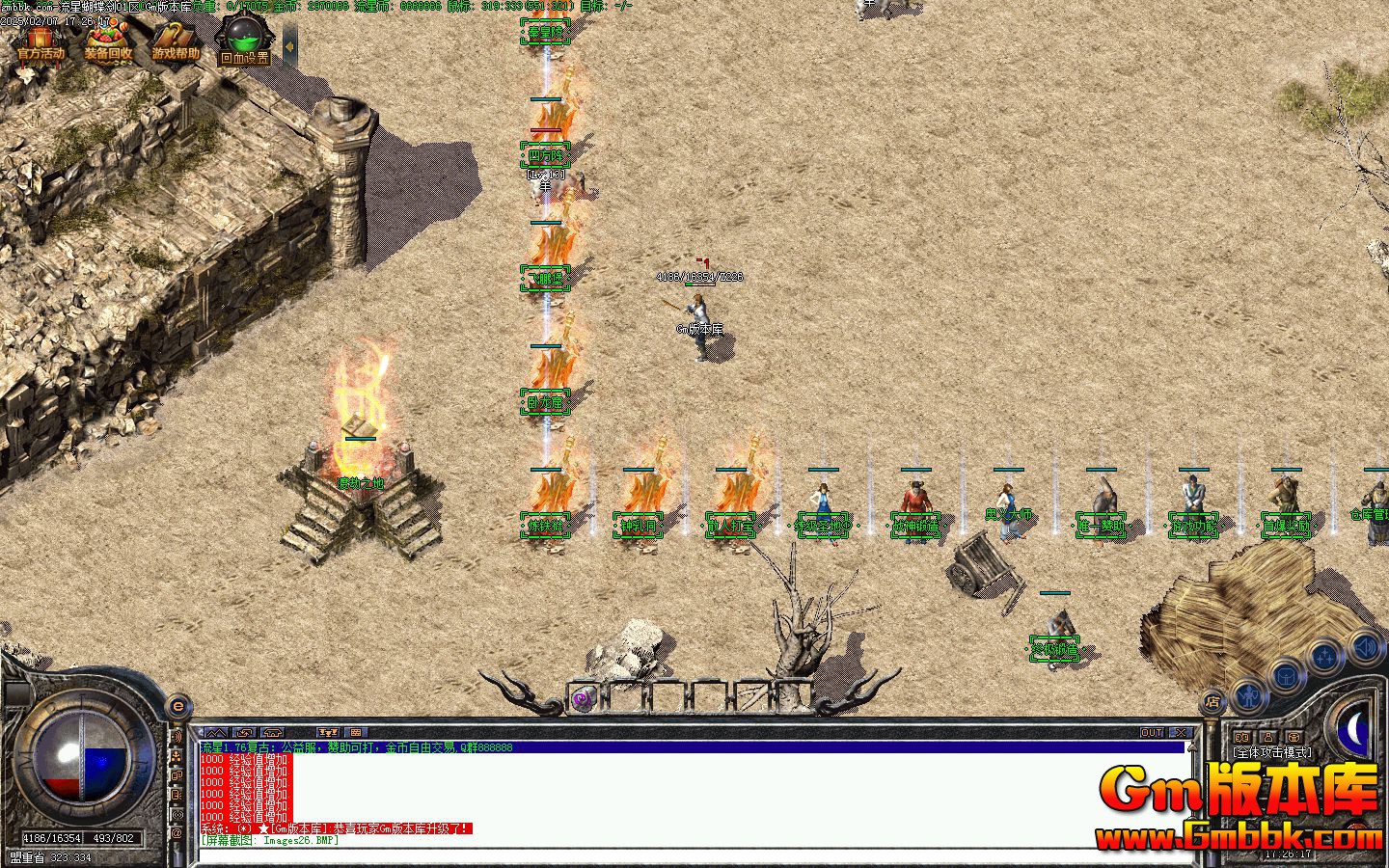Image resolution: width=1389 pixels, height=868 pixels.
Task: Click the mountain icon button above chat
Action: 216,733
